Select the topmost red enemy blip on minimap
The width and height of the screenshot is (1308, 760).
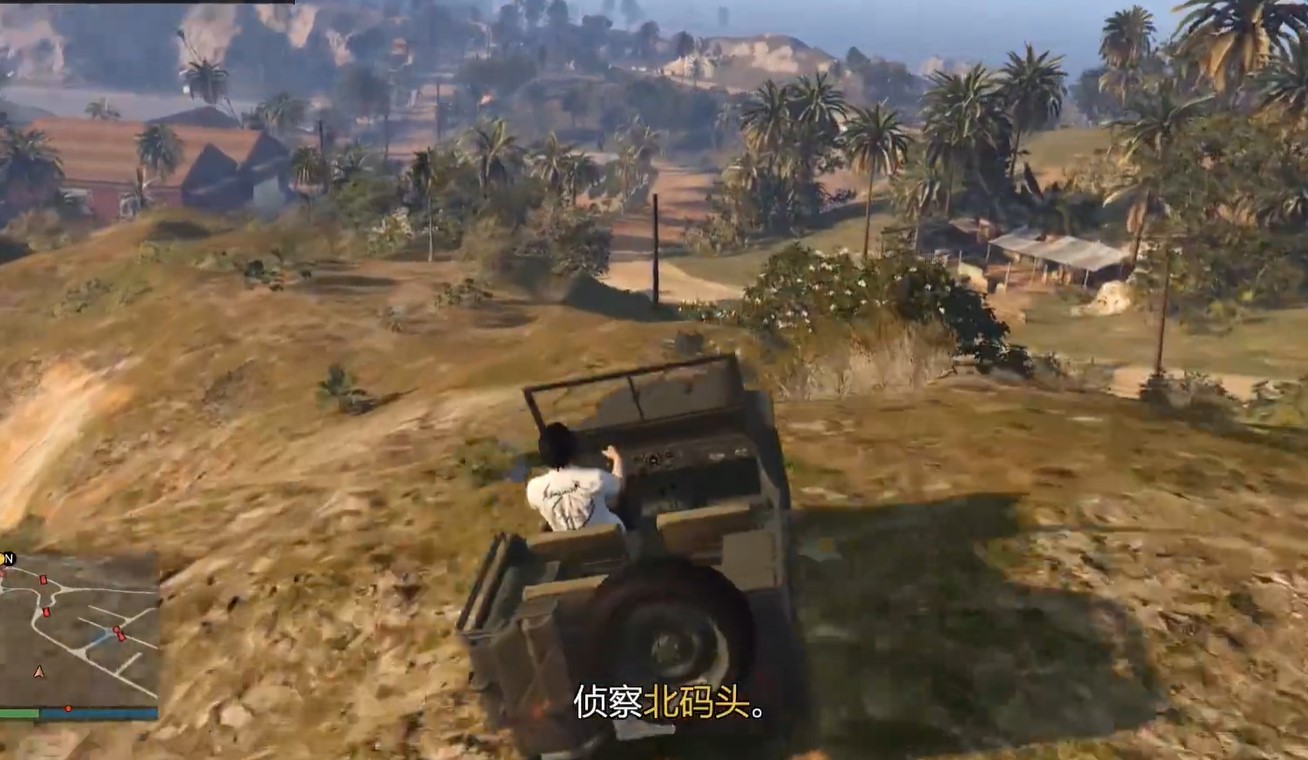click(x=42, y=578)
